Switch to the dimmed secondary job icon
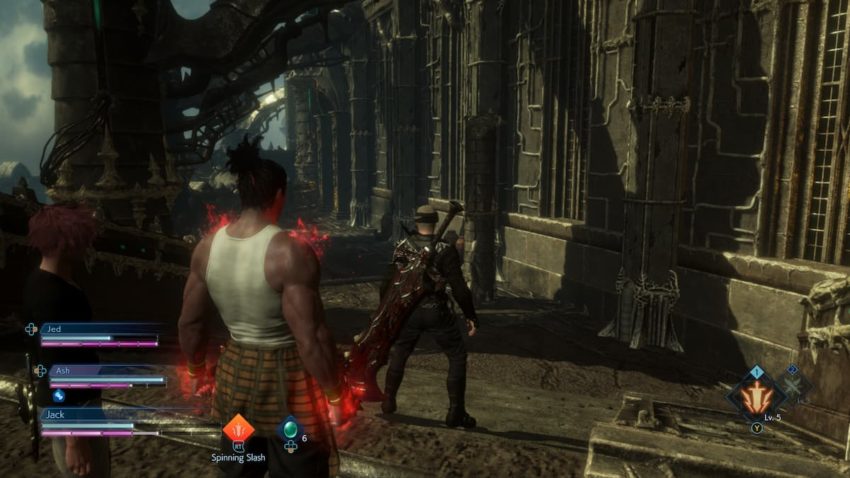Screen dimensions: 850x478 793,383
